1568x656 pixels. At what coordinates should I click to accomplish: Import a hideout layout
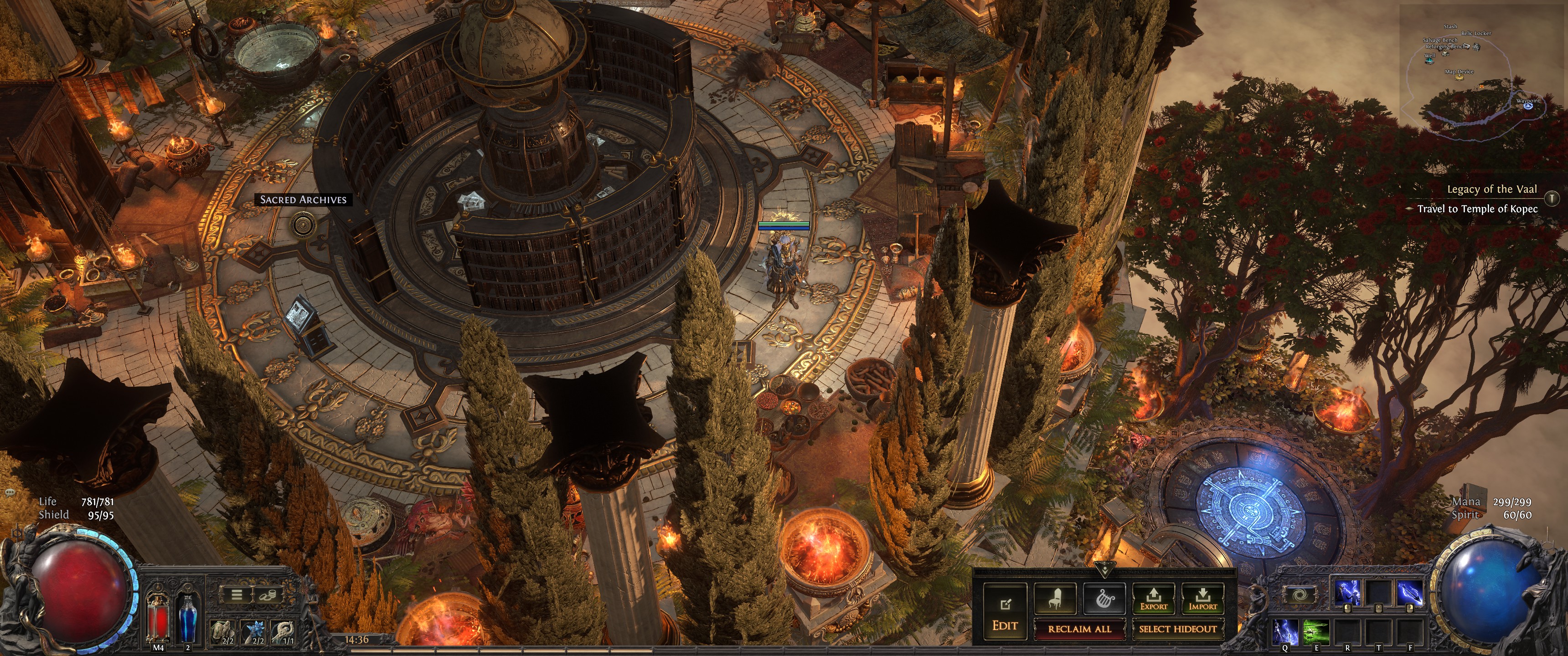[x=1202, y=599]
